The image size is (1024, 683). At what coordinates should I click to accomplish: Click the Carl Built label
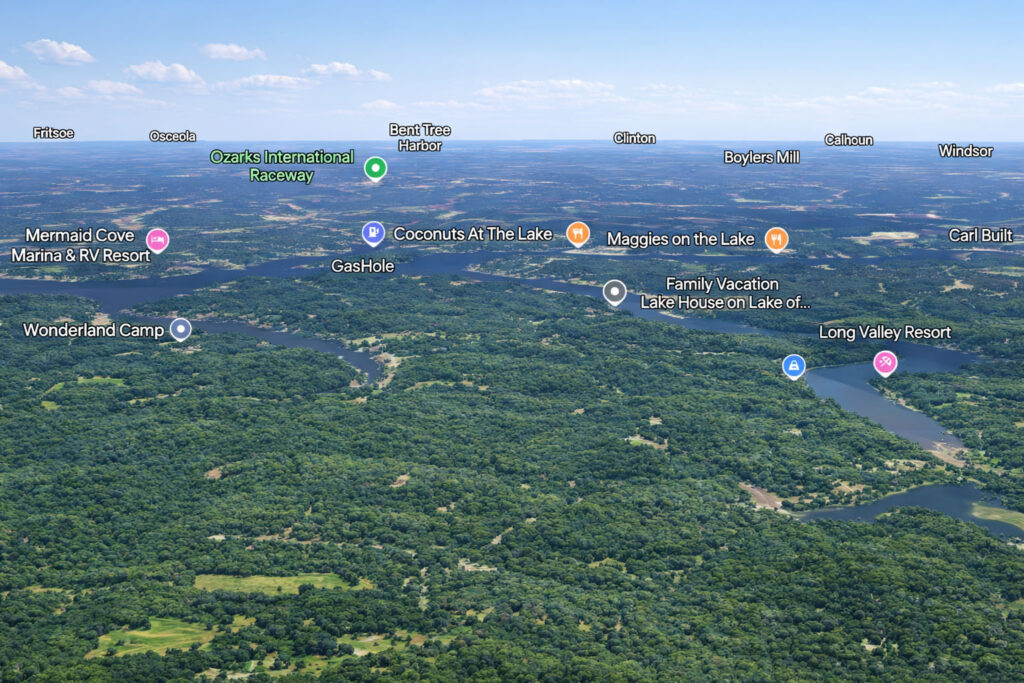(980, 236)
